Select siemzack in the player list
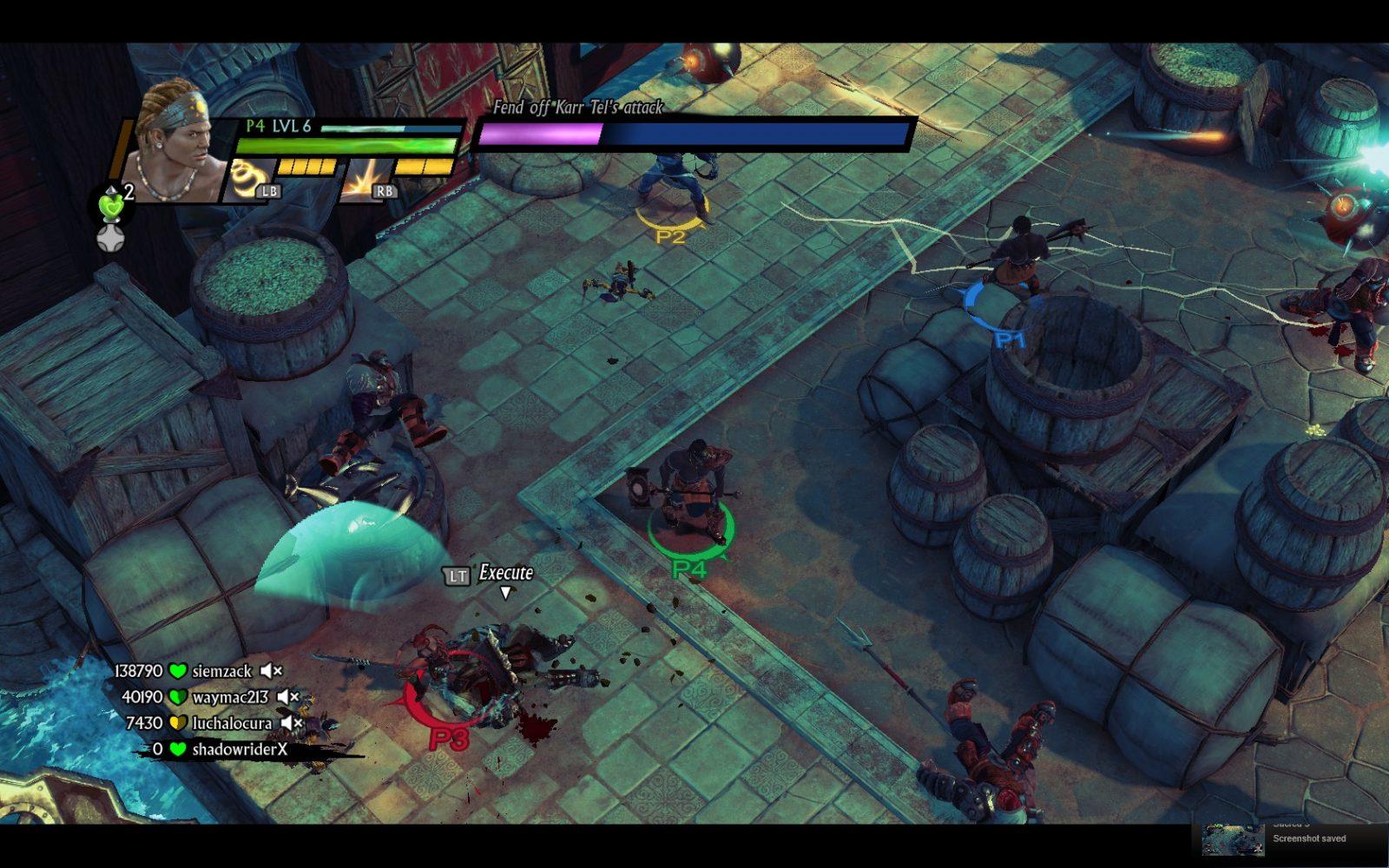The width and height of the screenshot is (1389, 868). click(x=221, y=671)
